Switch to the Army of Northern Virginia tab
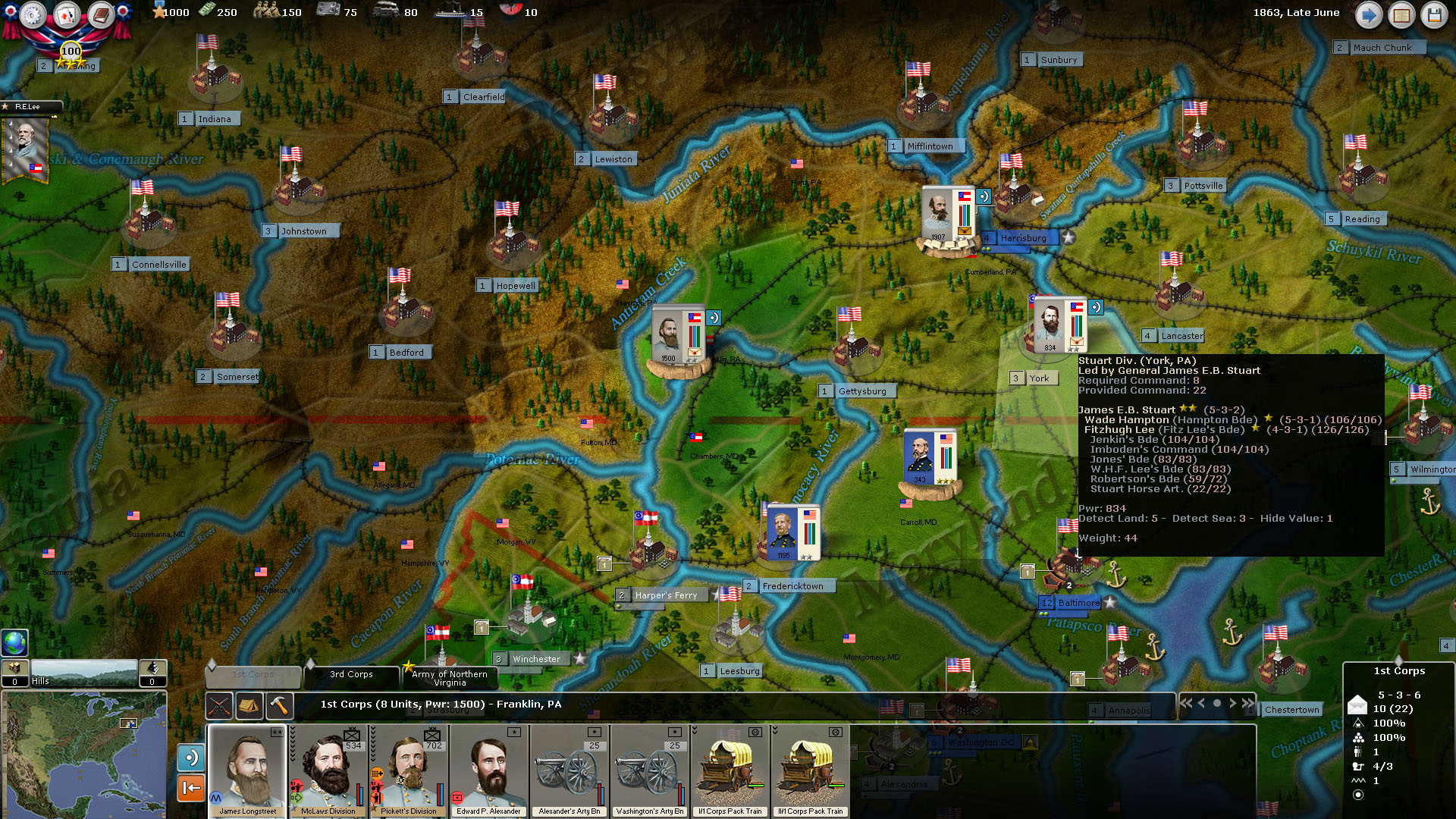The image size is (1456, 819). pyautogui.click(x=448, y=678)
